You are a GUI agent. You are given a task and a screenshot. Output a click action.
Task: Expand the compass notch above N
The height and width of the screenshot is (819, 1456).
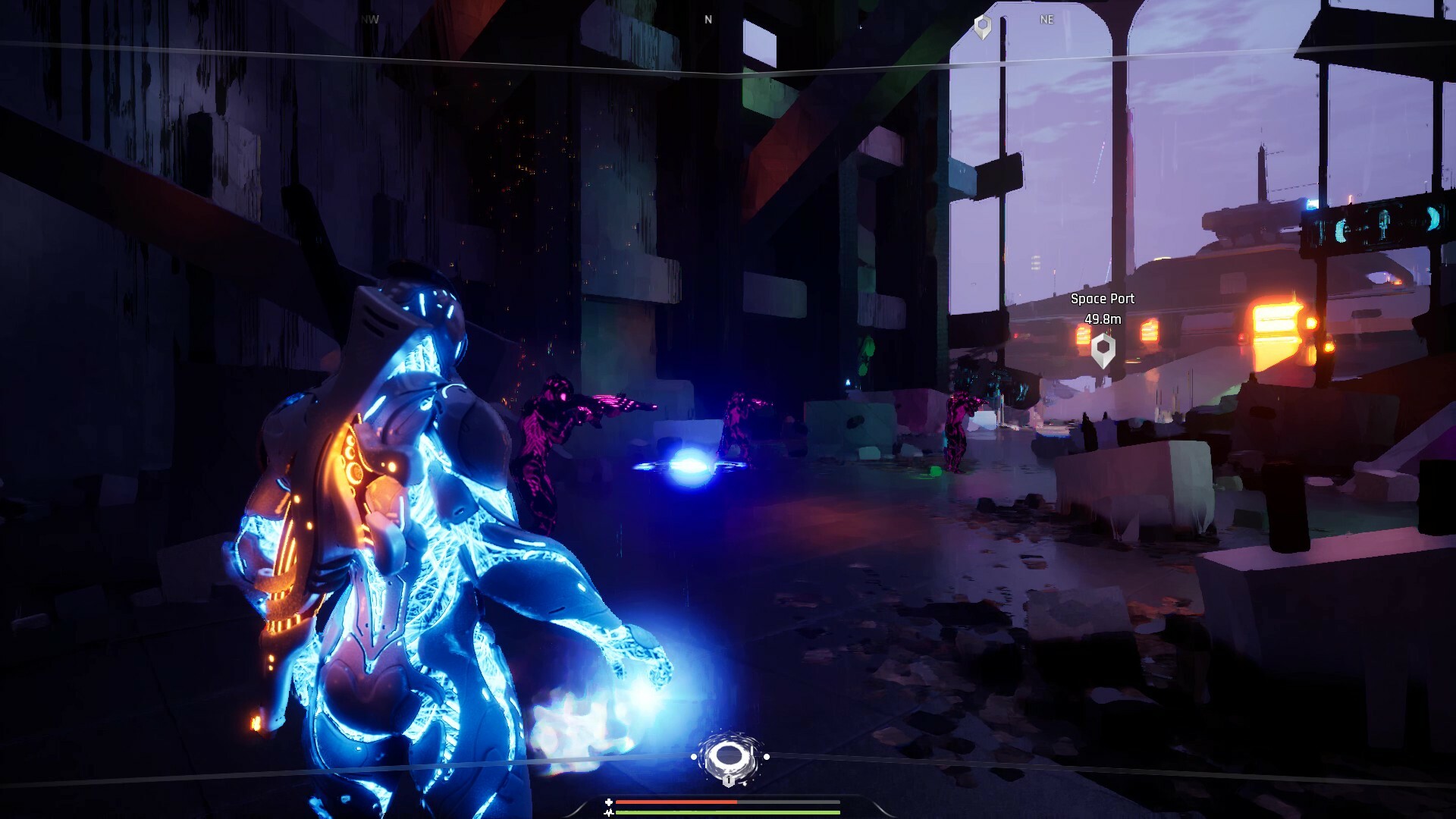[x=707, y=8]
